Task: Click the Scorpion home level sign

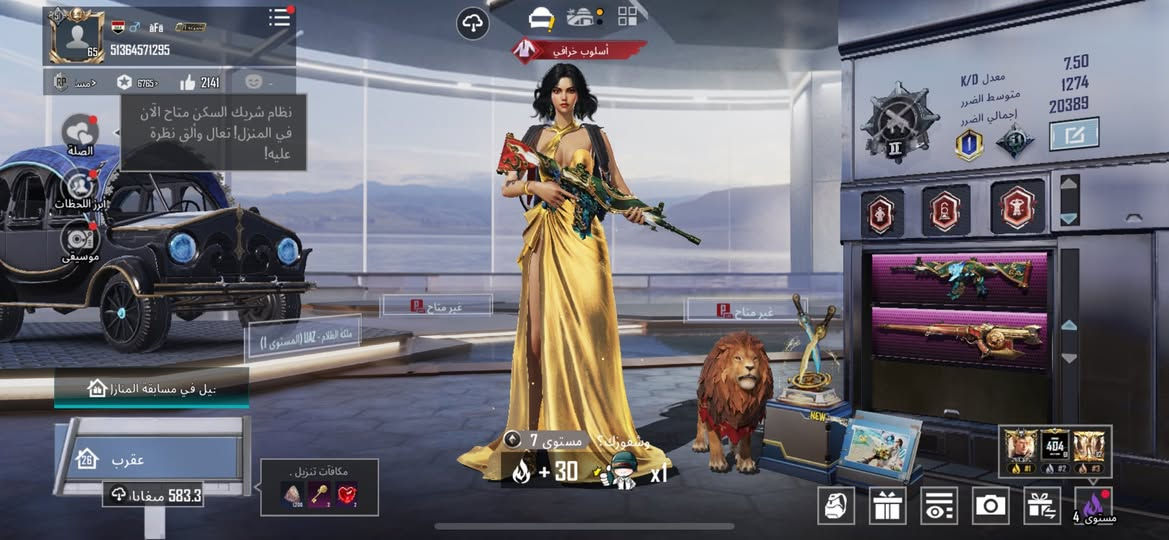Action: (x=150, y=459)
